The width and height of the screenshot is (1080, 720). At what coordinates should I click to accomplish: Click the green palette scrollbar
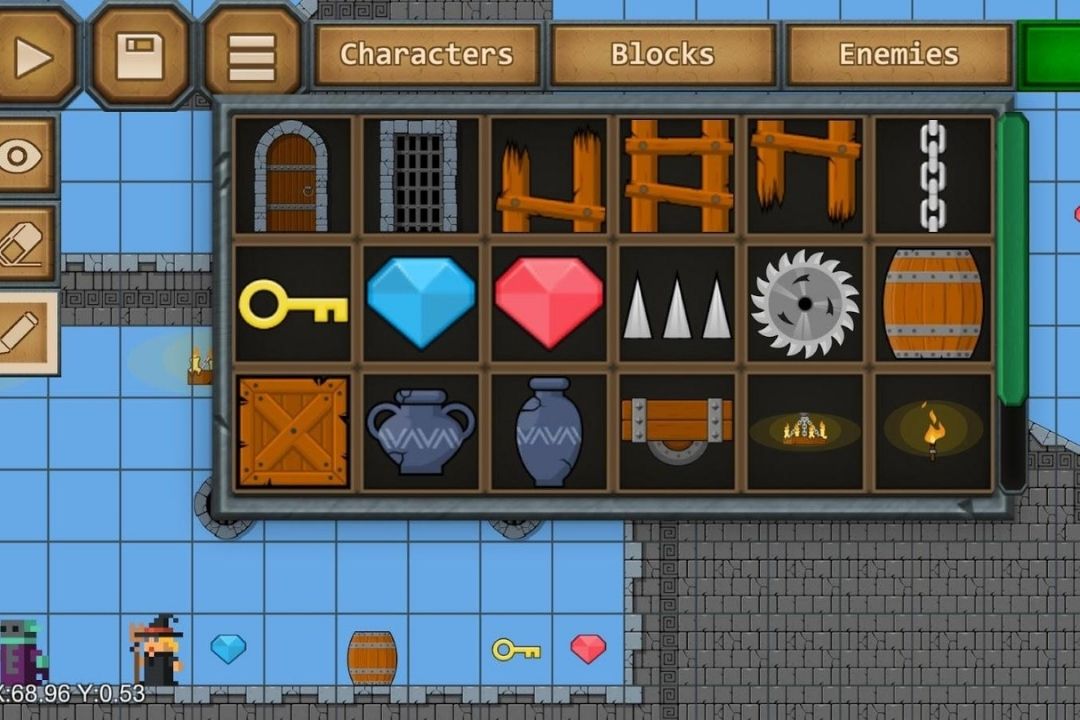pos(1012,260)
